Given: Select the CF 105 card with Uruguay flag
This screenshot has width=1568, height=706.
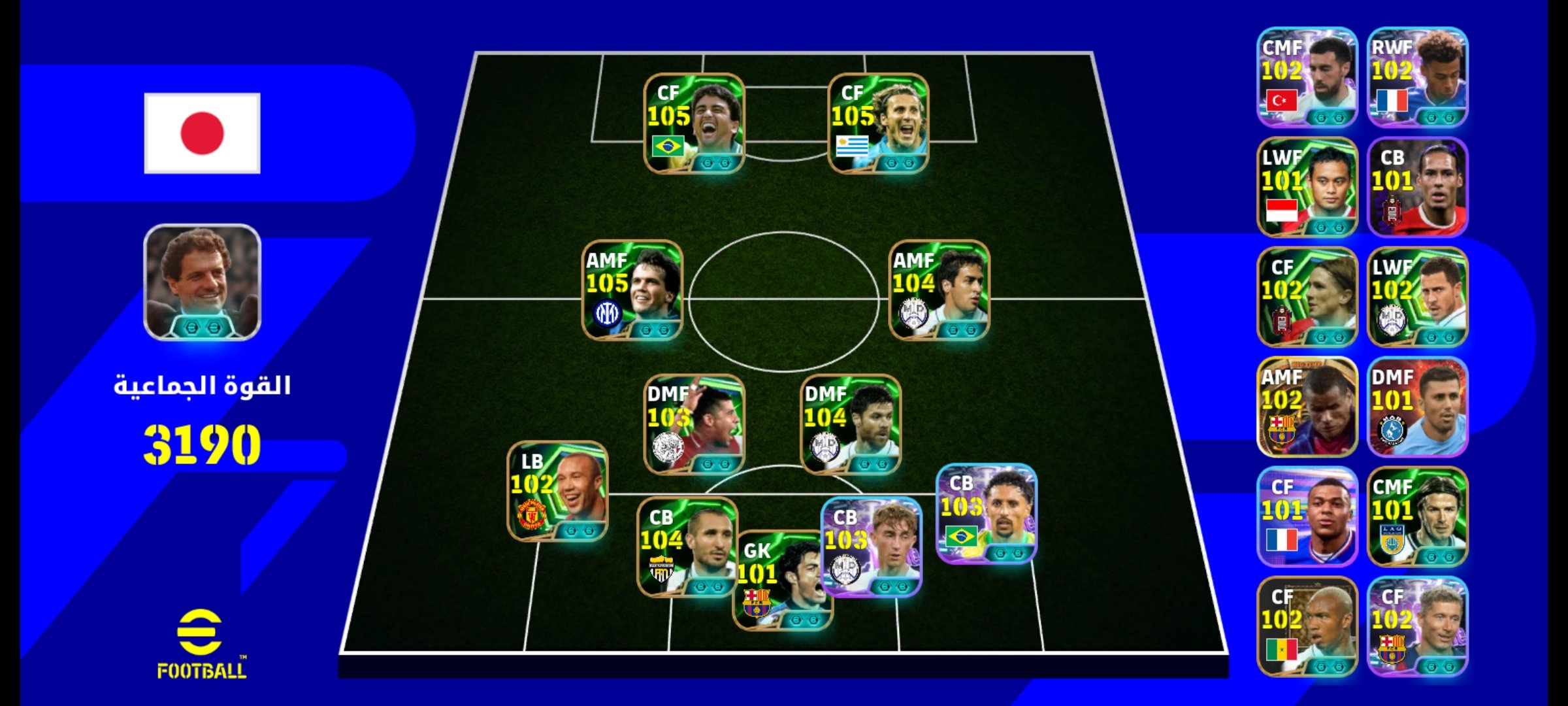Looking at the screenshot, I should click(878, 124).
